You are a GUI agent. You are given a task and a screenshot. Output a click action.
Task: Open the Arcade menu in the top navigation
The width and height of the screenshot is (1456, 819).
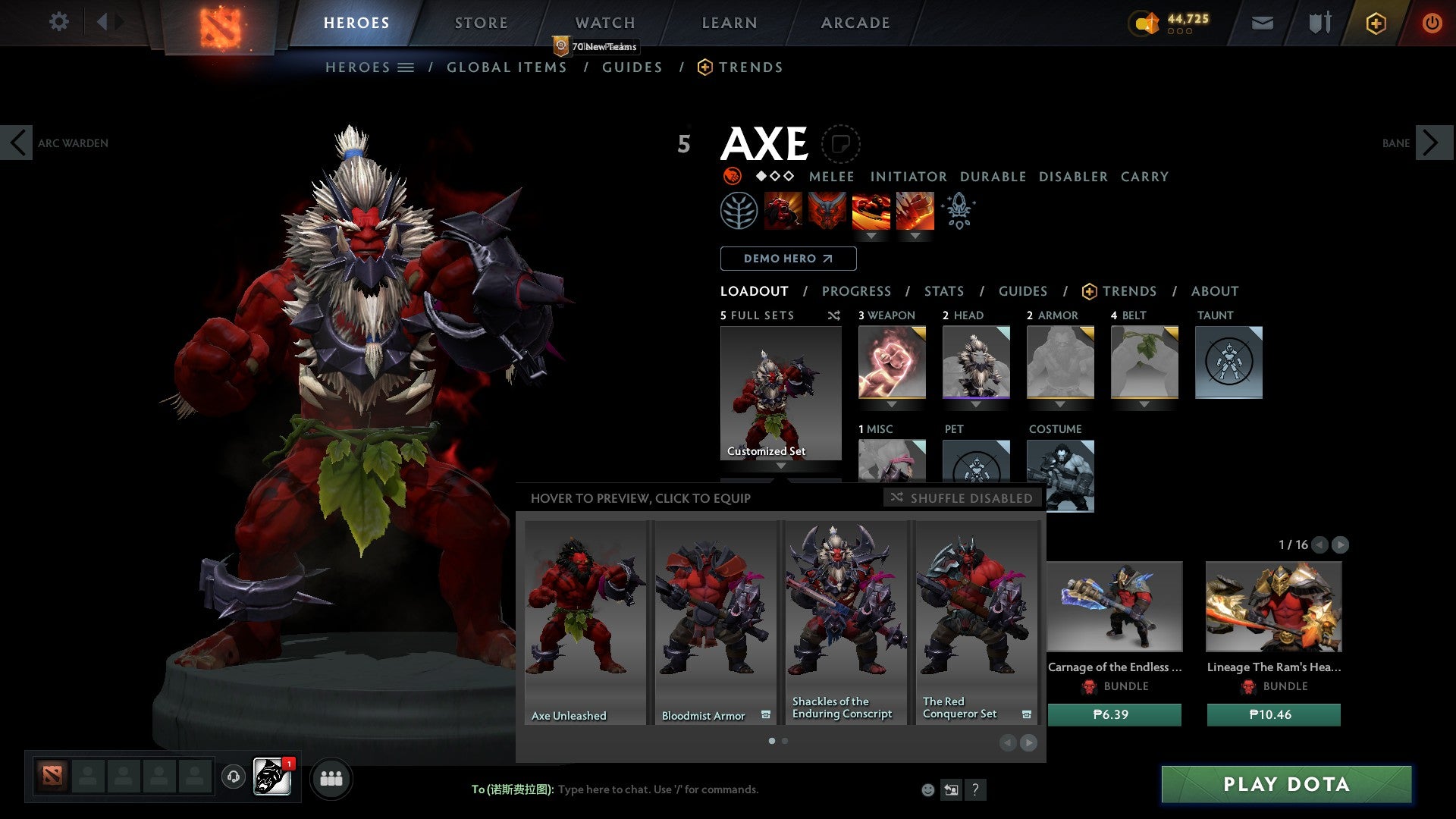click(x=855, y=23)
